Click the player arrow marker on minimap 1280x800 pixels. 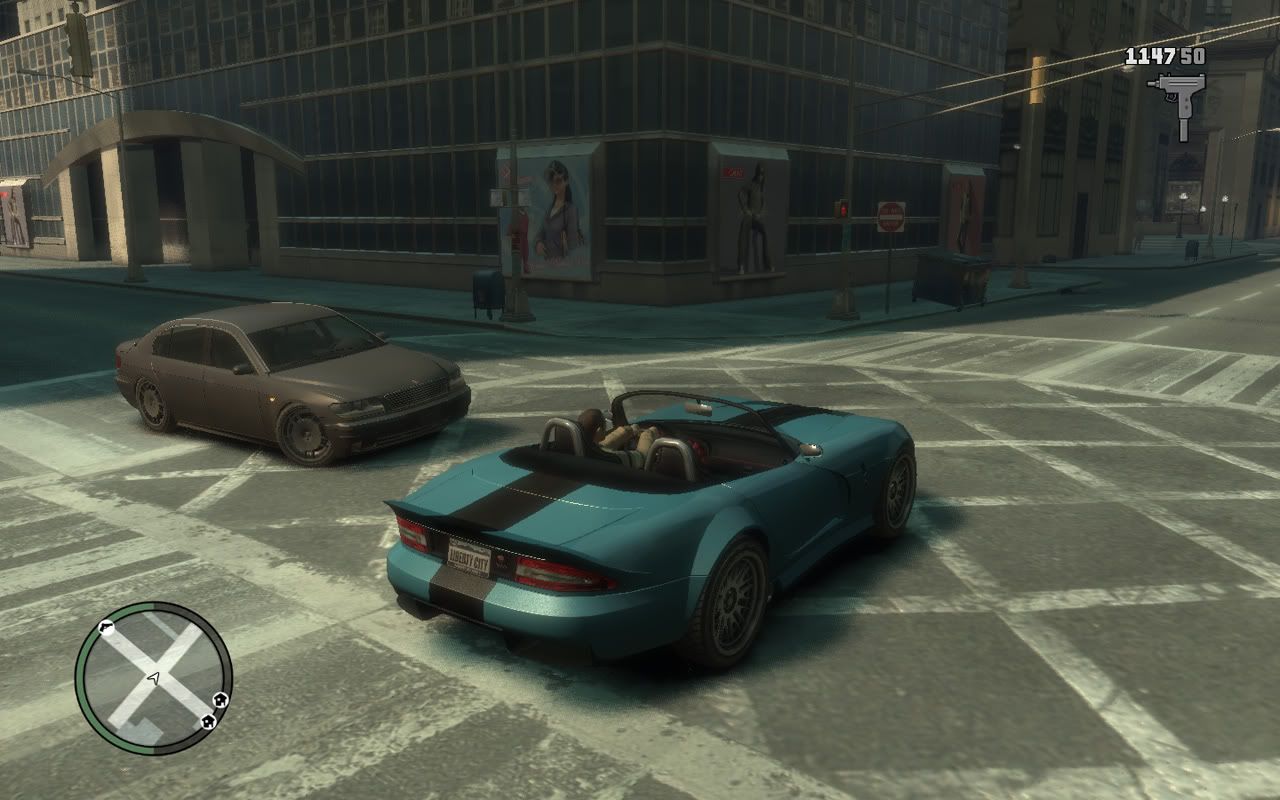point(153,678)
